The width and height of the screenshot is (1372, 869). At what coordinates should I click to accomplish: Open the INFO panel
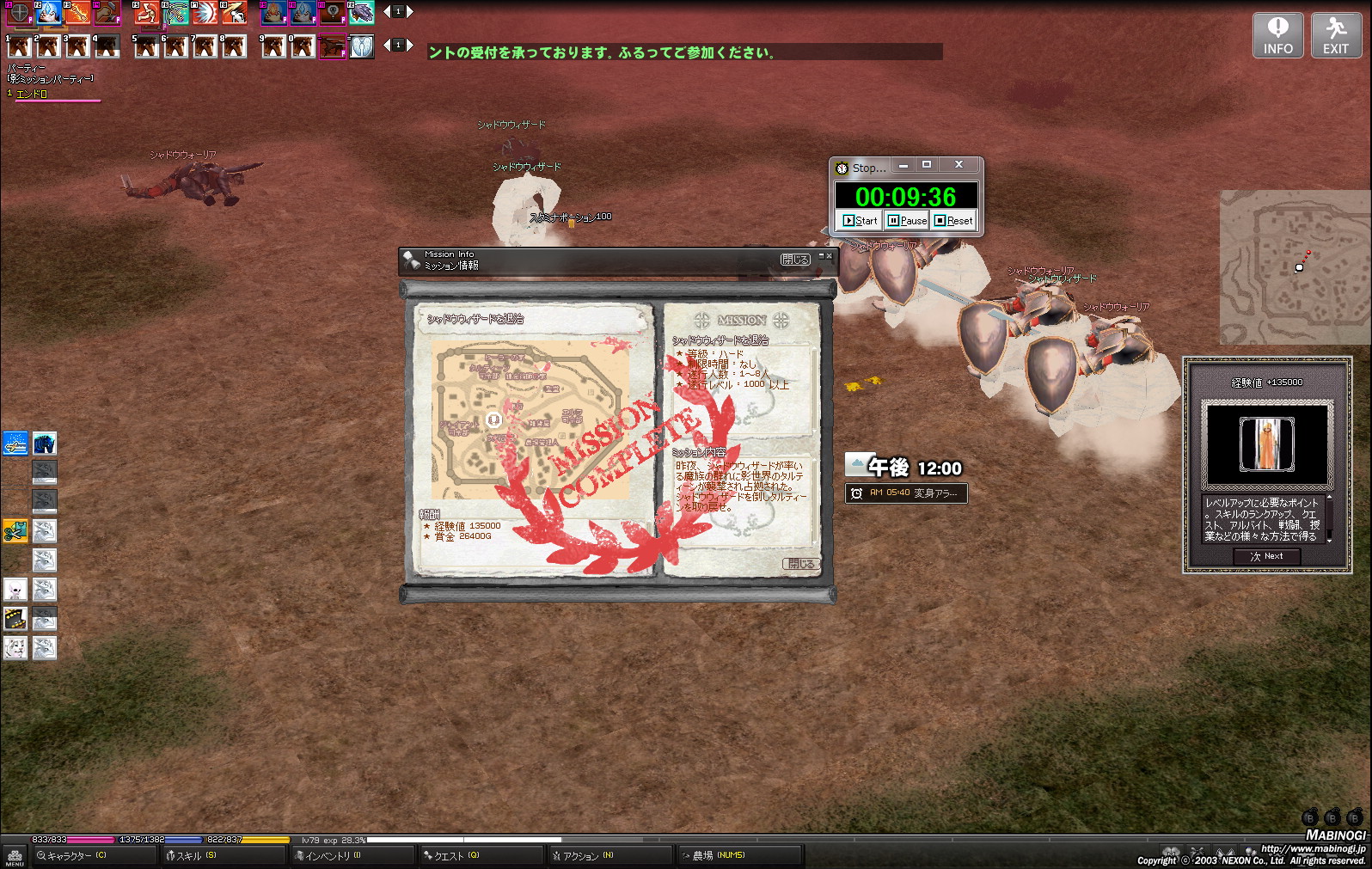click(x=1277, y=36)
